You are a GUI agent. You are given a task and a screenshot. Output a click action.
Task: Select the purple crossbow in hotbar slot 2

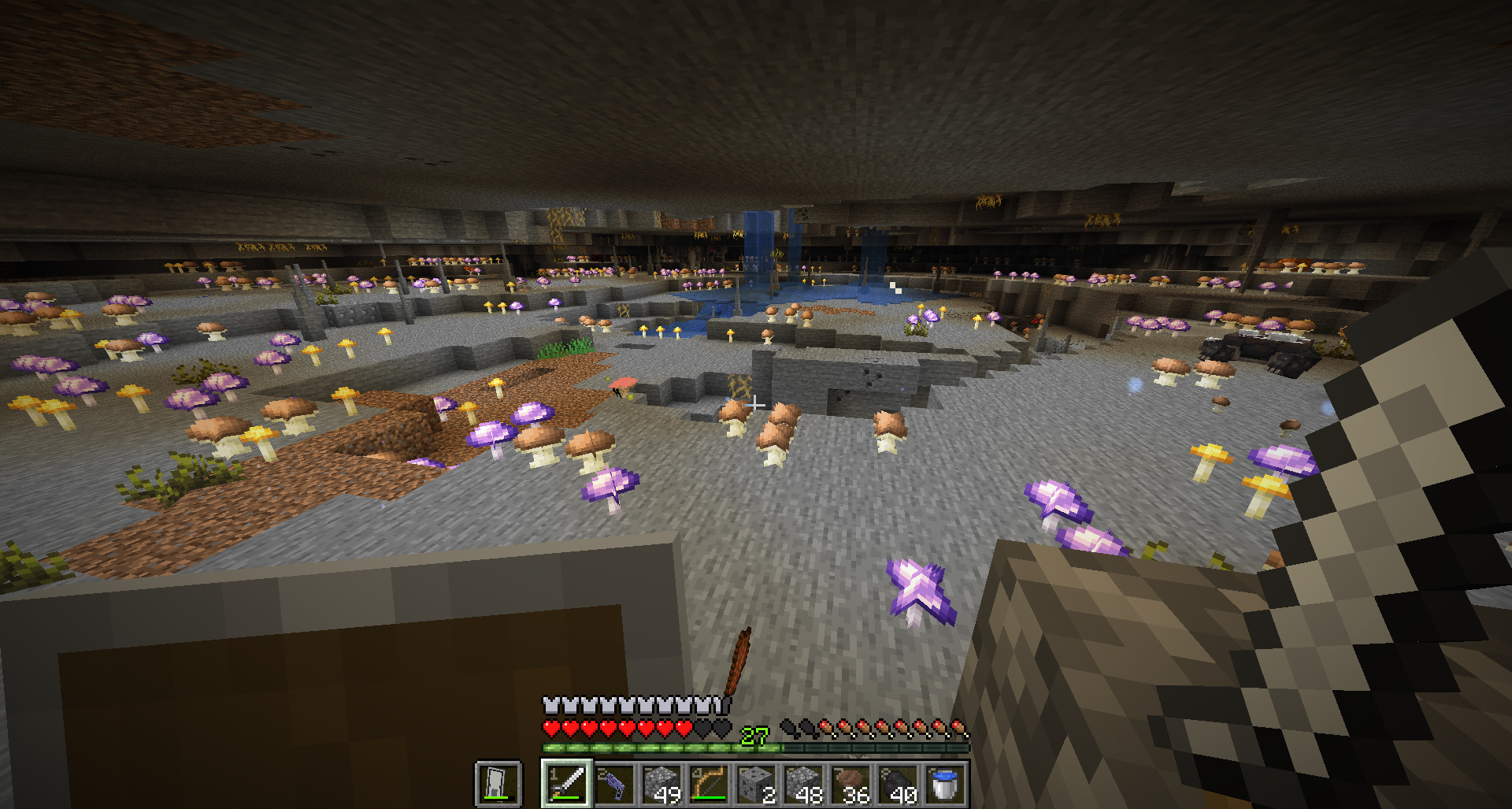(614, 782)
